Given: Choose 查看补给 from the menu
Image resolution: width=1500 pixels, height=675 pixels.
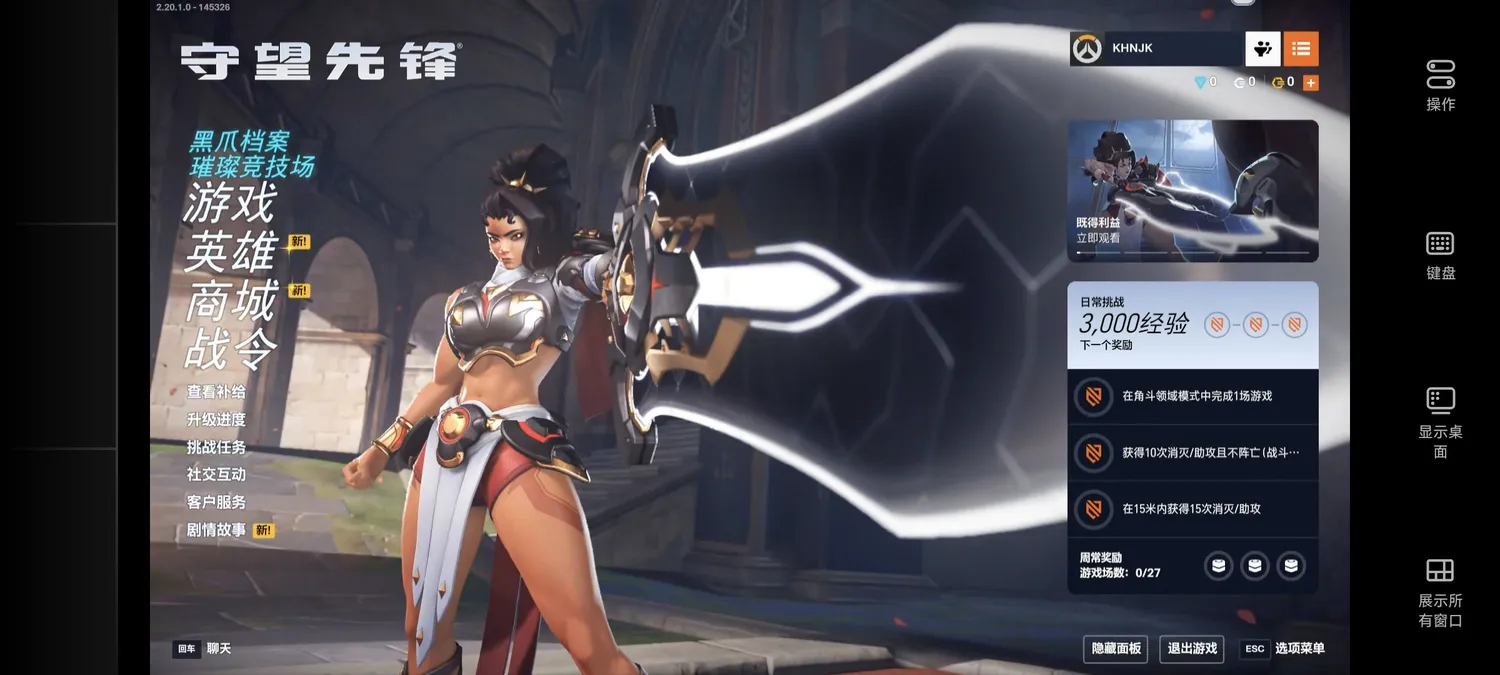Looking at the screenshot, I should pyautogui.click(x=216, y=392).
